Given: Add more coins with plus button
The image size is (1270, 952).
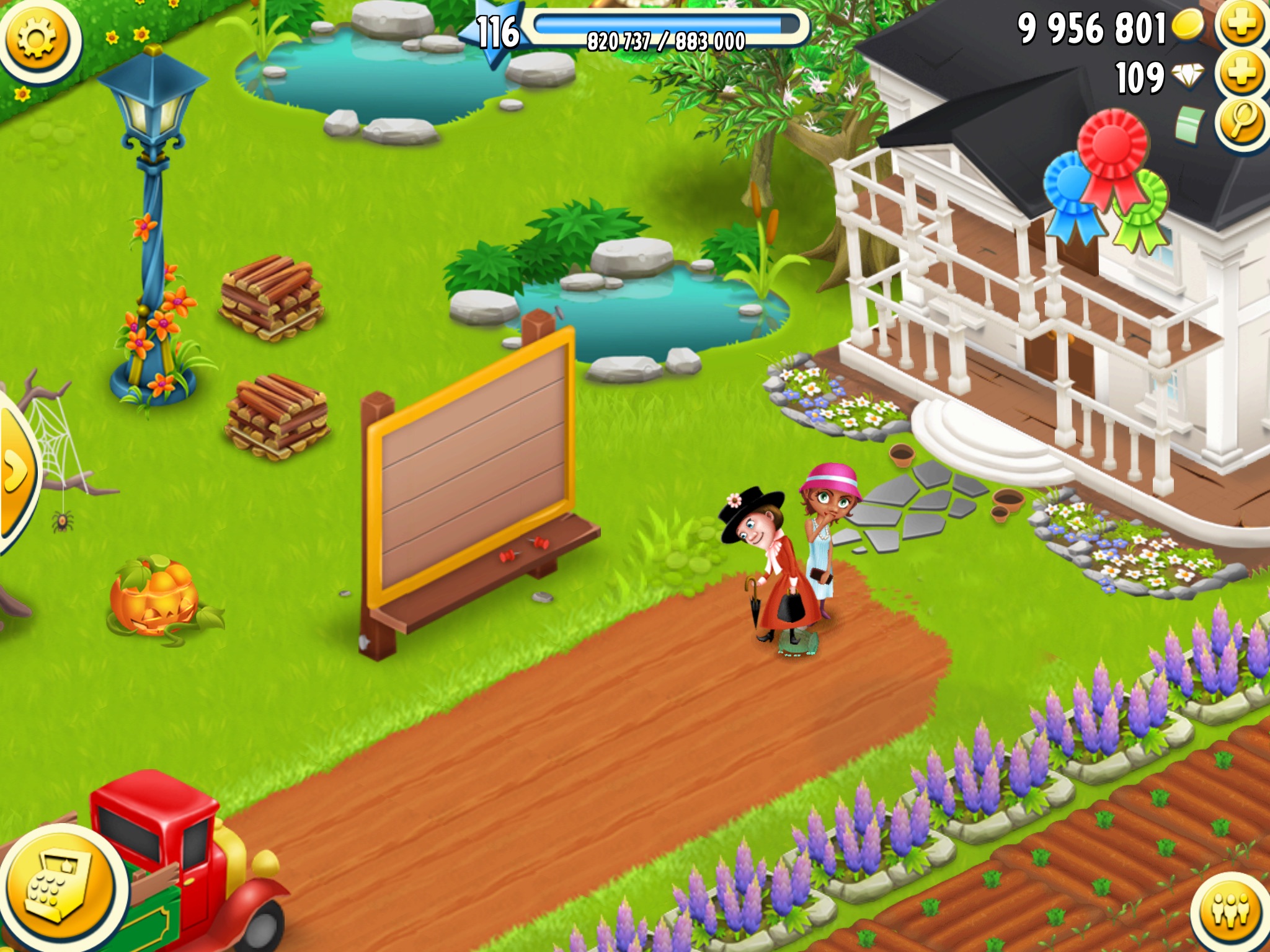Looking at the screenshot, I should point(1242,25).
